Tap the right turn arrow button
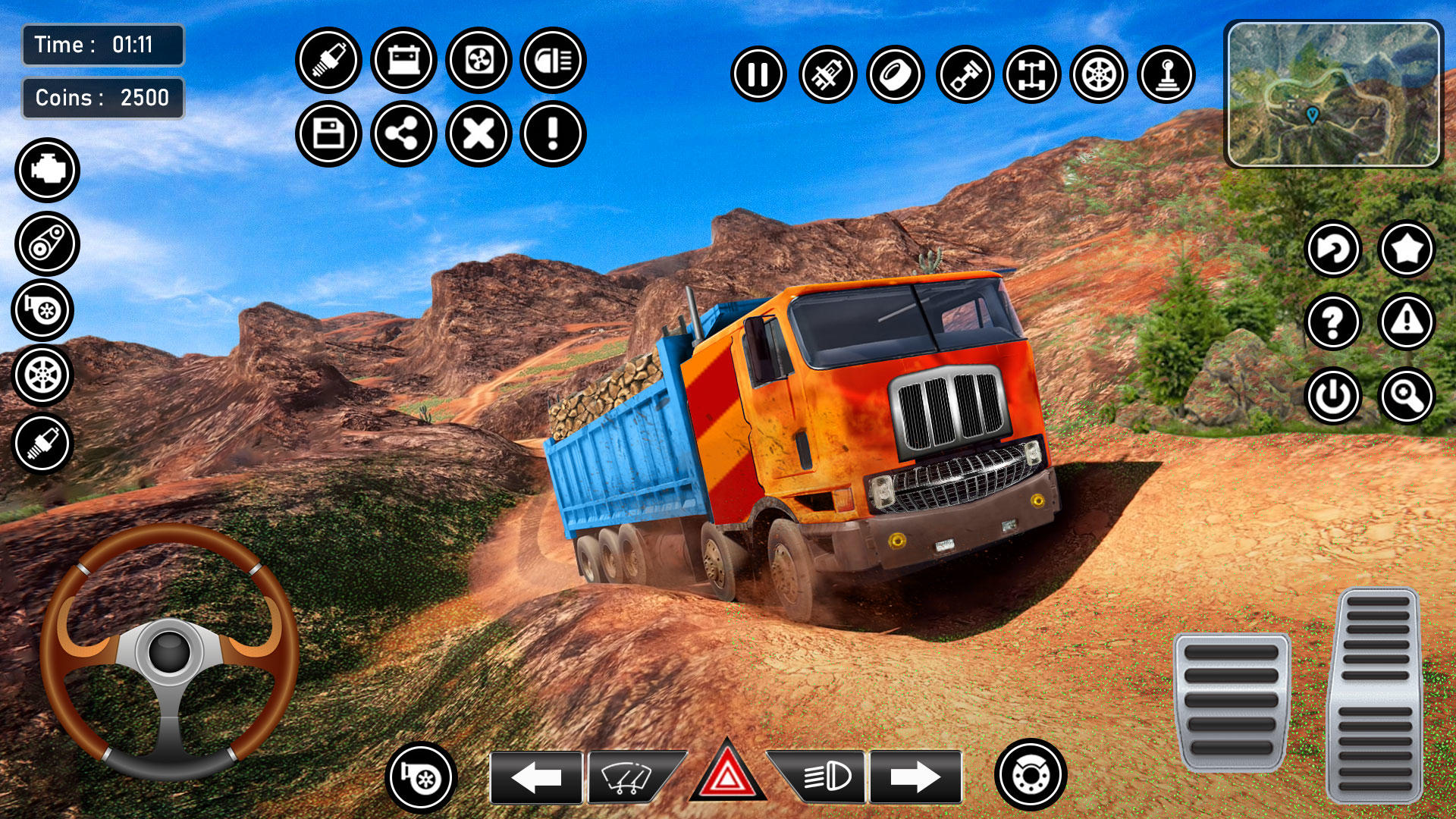 tap(915, 777)
